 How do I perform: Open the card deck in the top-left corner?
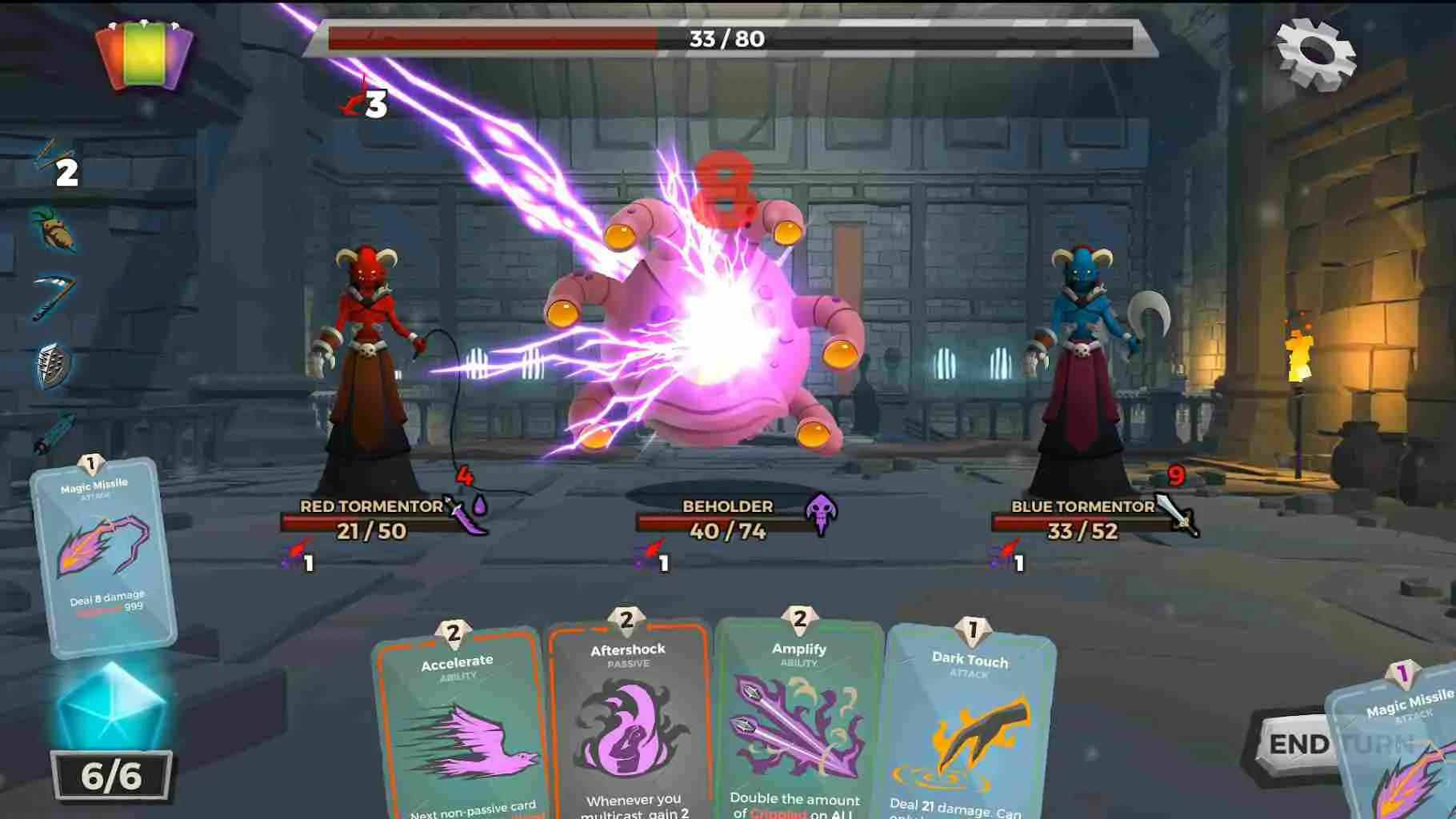coord(144,52)
